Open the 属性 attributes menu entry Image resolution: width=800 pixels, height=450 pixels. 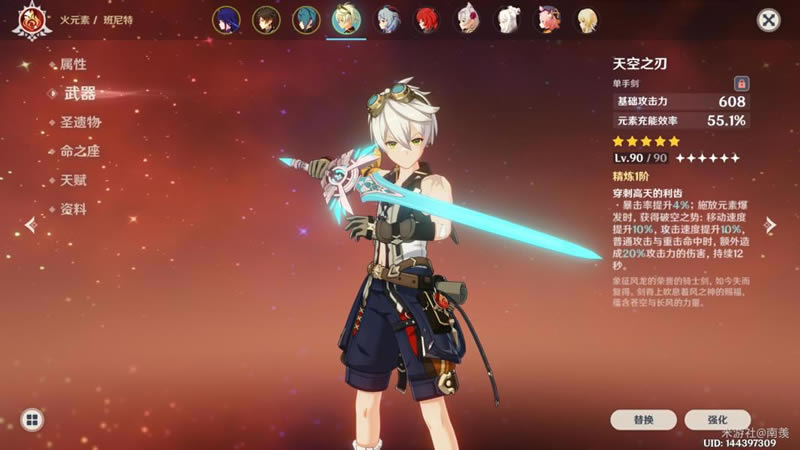tap(75, 64)
